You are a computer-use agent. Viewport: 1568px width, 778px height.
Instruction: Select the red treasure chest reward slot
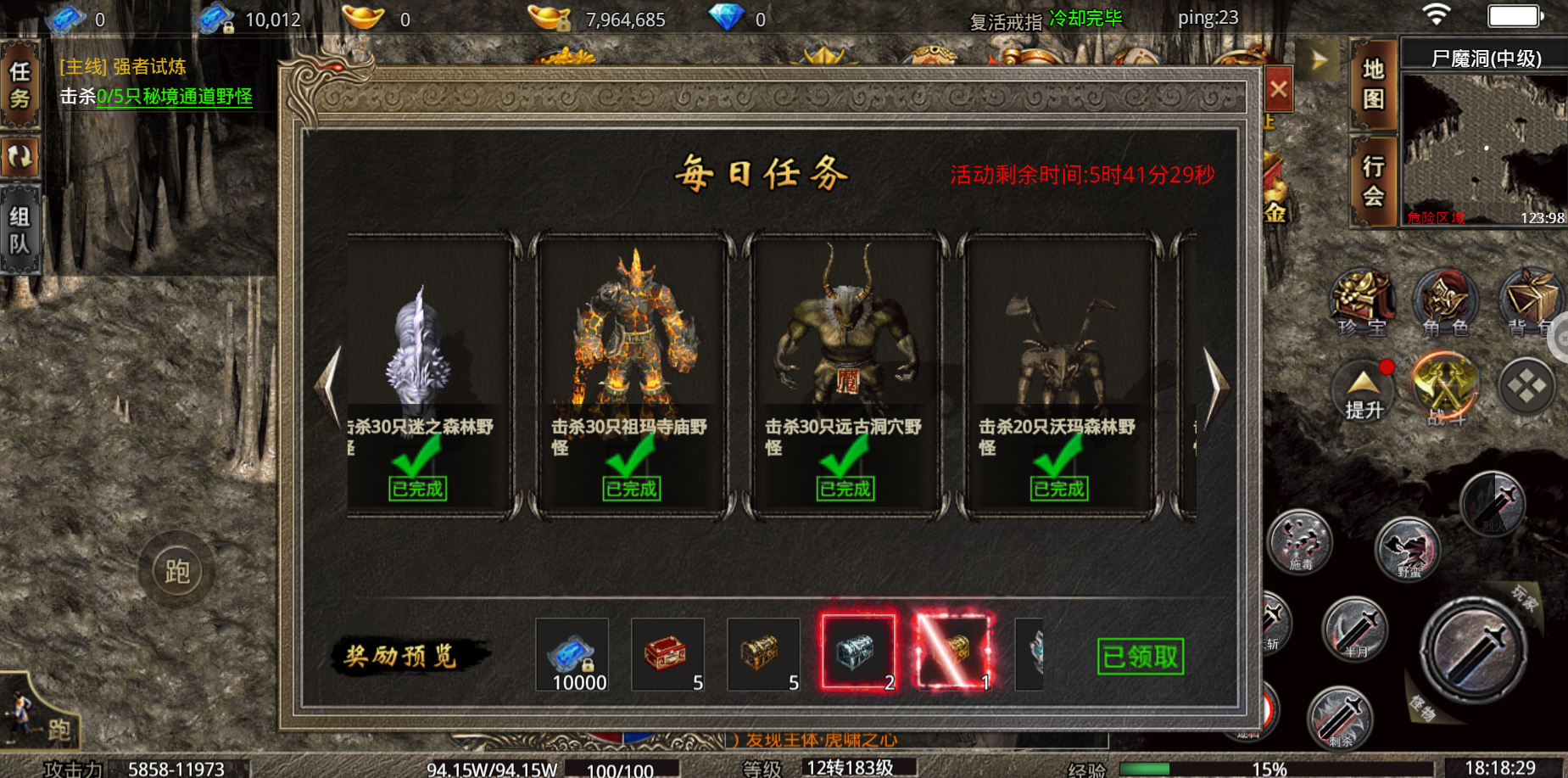tap(667, 653)
